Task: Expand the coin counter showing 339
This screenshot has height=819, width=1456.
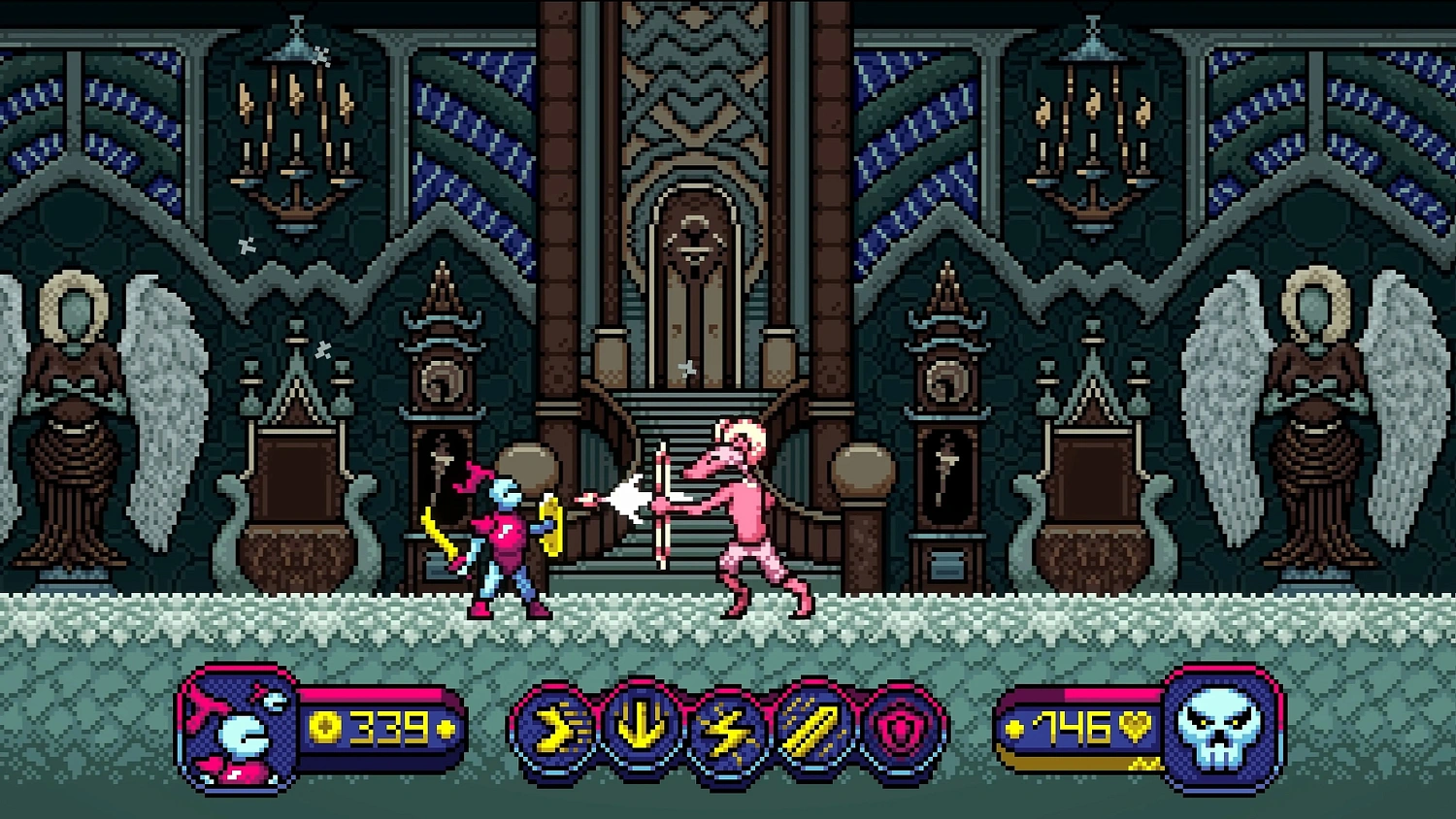Action: click(x=381, y=724)
